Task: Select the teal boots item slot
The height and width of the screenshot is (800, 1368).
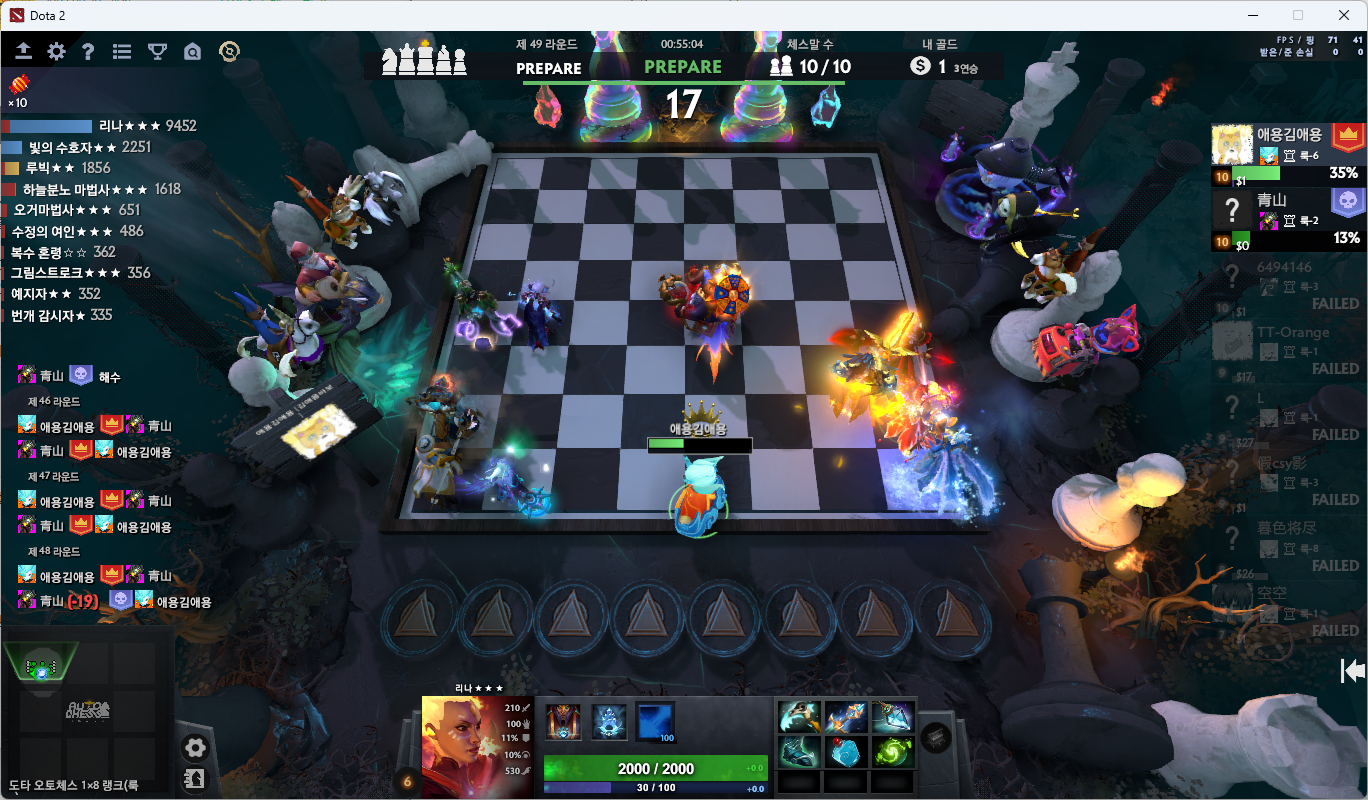Action: pyautogui.click(x=800, y=751)
